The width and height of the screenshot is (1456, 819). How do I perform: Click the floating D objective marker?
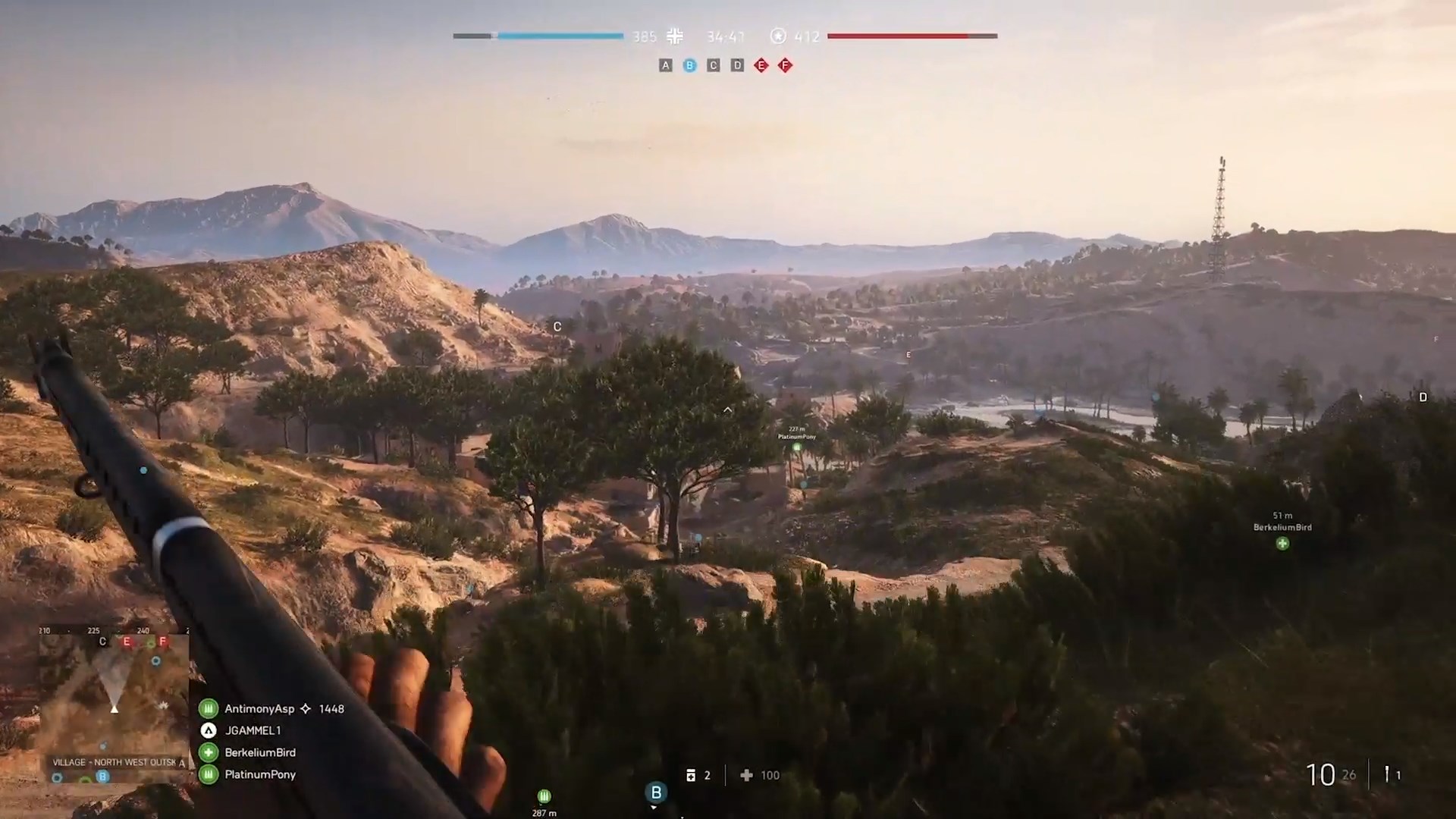point(1423,397)
